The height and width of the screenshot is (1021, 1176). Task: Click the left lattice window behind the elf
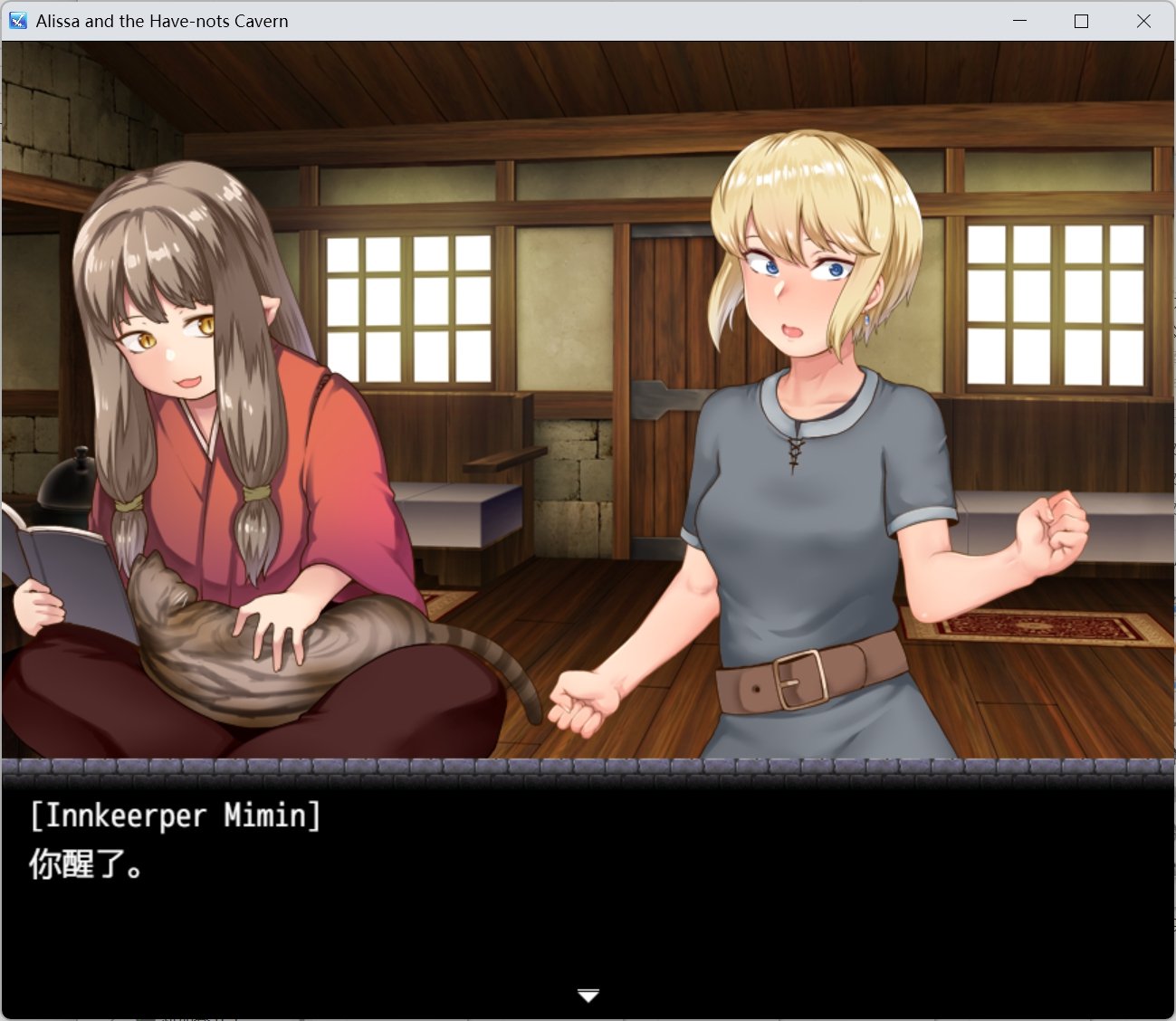[x=407, y=308]
